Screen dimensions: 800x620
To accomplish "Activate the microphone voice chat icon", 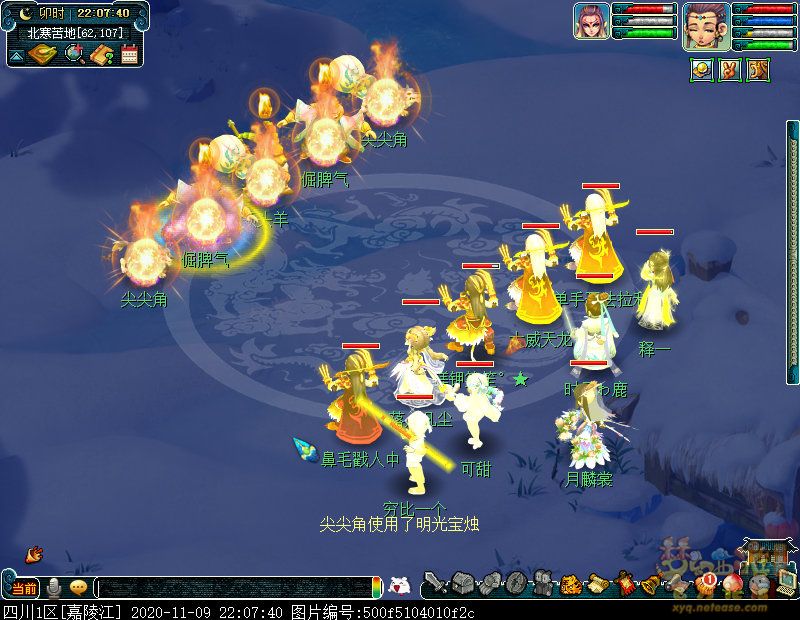I will pos(54,588).
